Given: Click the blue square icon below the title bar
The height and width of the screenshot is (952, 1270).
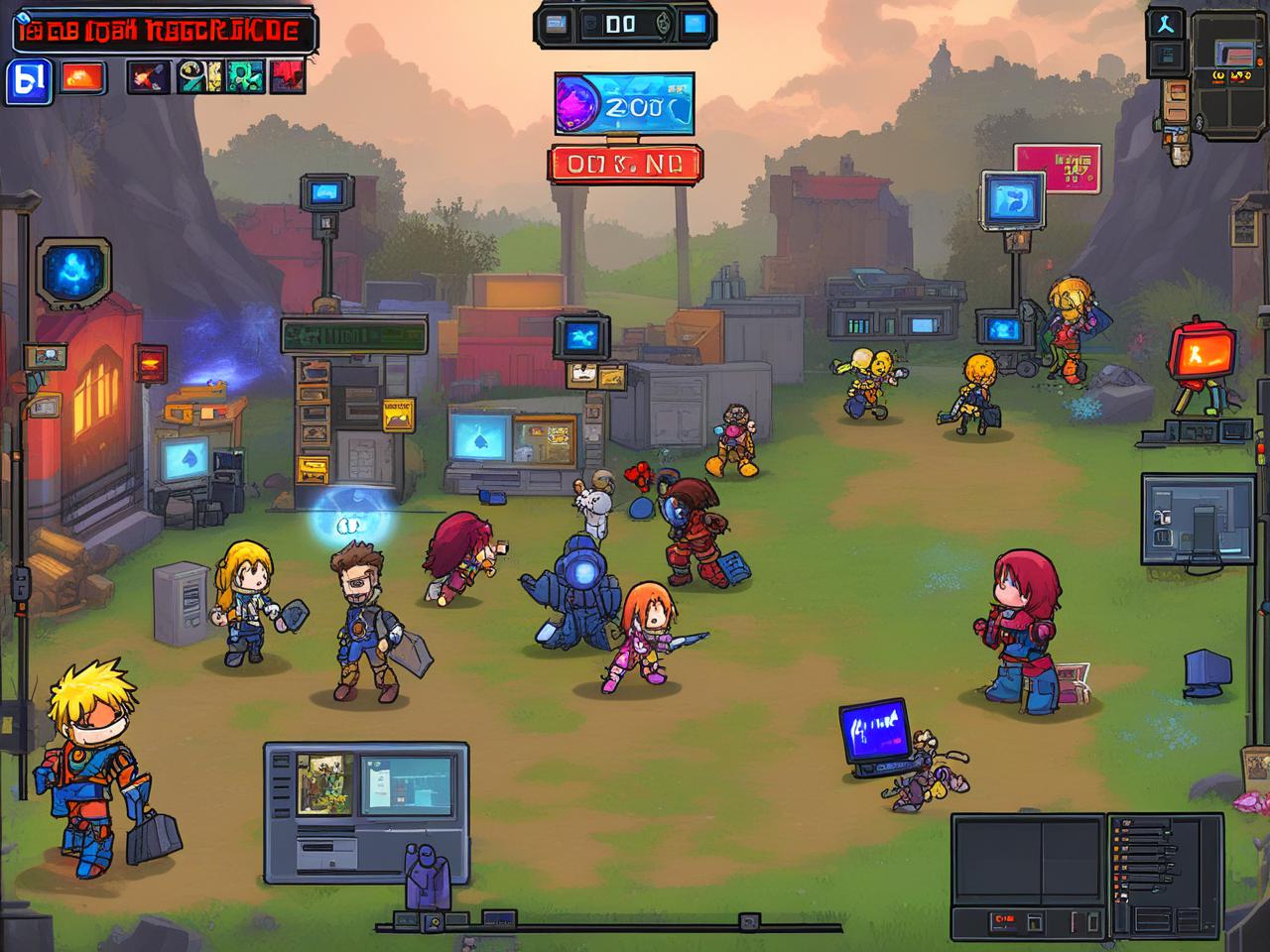Looking at the screenshot, I should tap(29, 80).
